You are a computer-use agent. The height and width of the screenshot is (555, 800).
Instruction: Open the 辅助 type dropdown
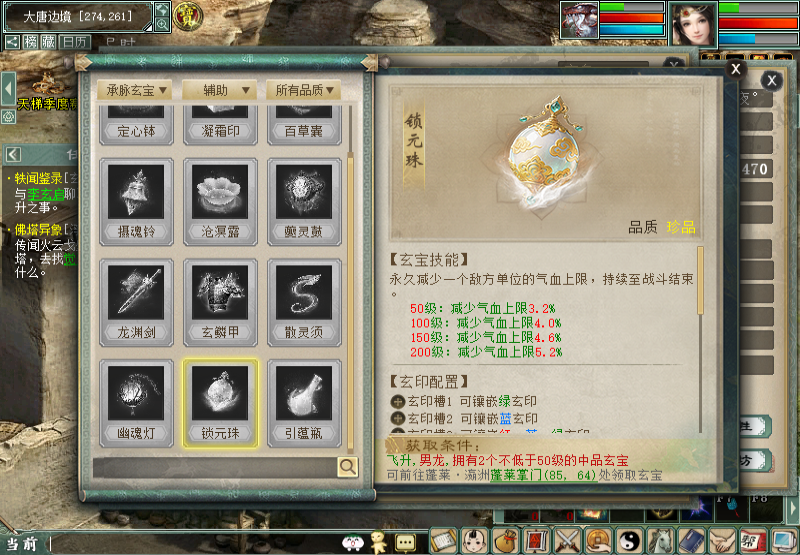(220, 90)
